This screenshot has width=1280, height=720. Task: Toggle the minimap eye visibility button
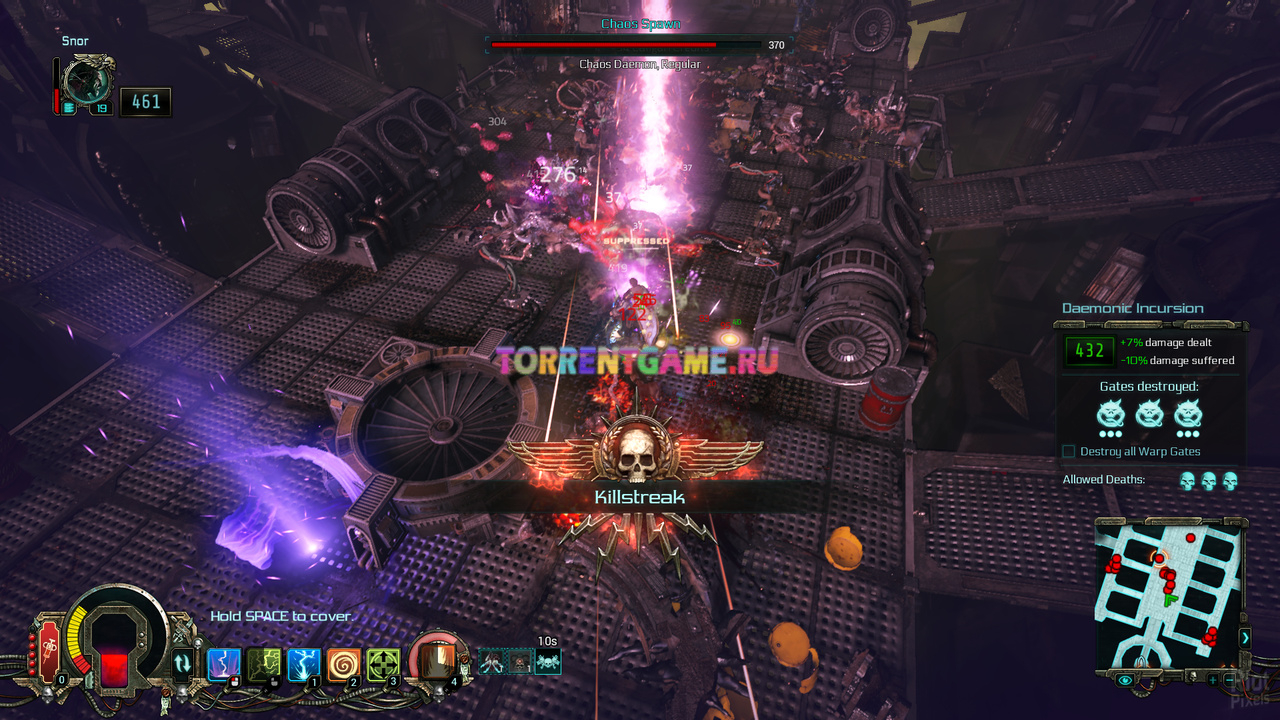1126,680
